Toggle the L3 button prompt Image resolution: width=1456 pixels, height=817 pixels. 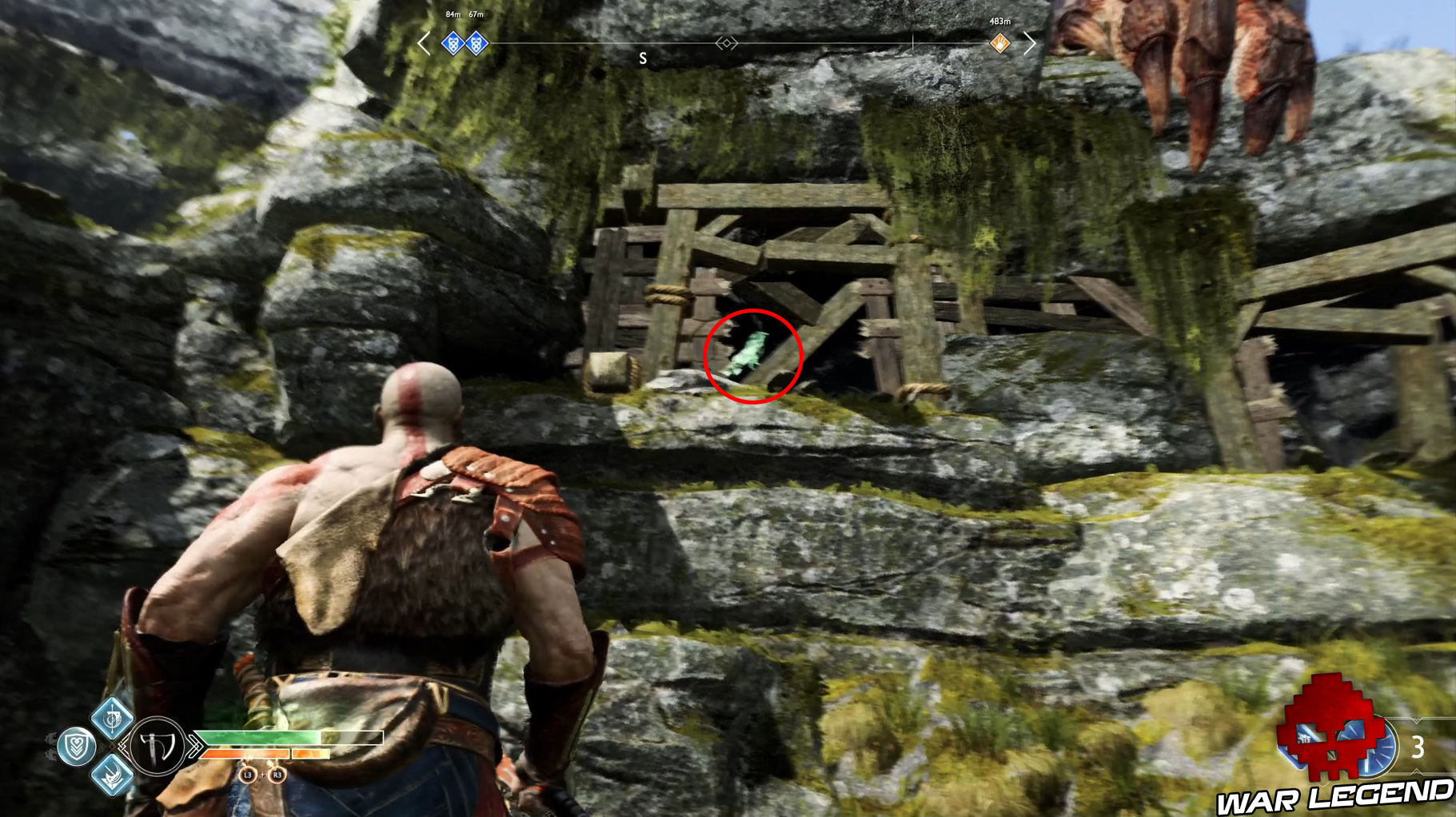(x=248, y=776)
